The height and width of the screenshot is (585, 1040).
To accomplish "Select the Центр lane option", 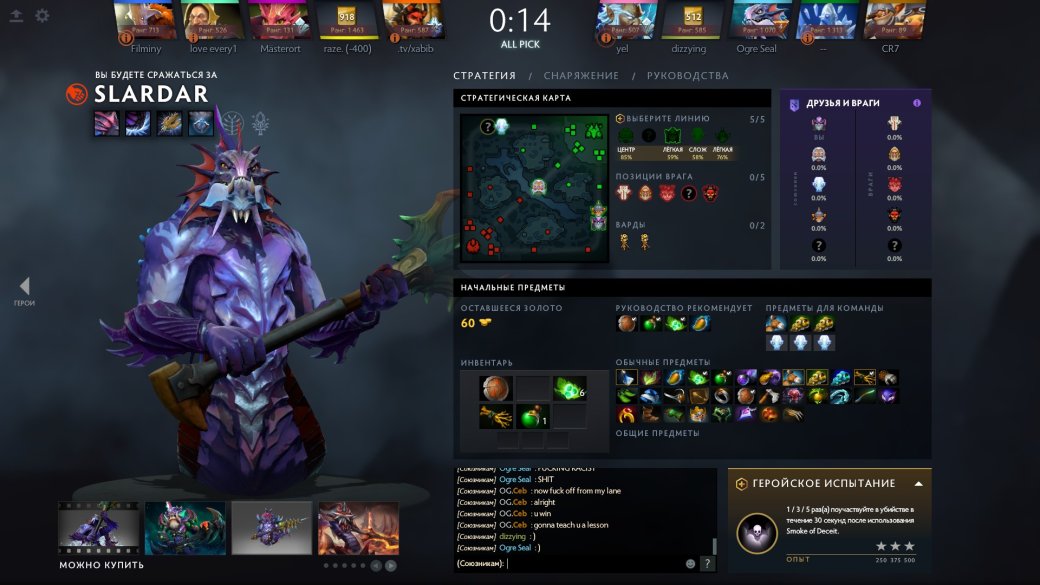I will pos(626,137).
